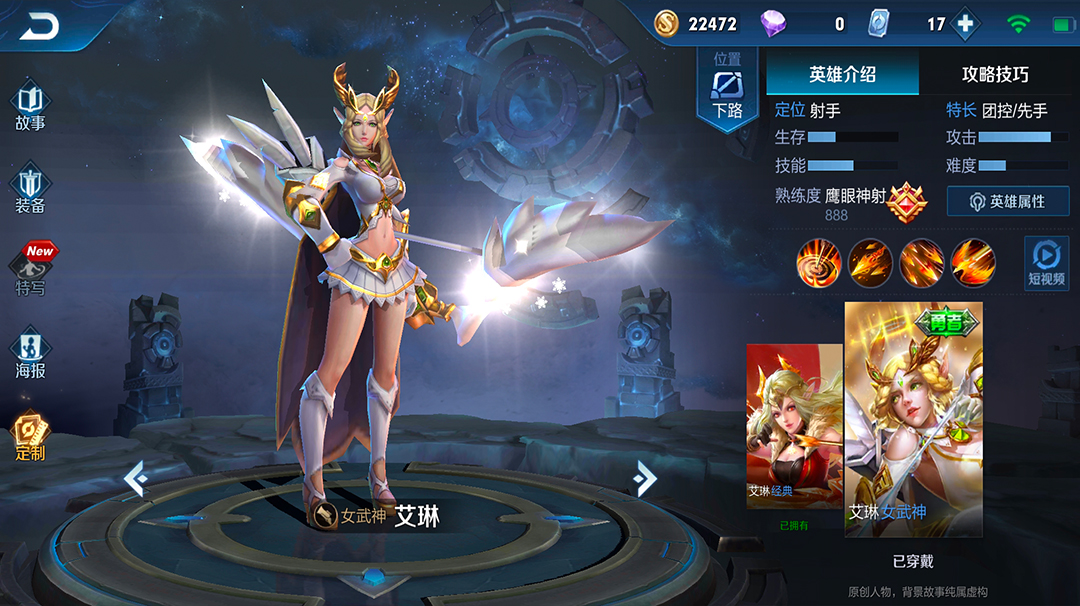Select the 艾琳 女武神 skin card
The width and height of the screenshot is (1080, 606).
click(x=913, y=420)
